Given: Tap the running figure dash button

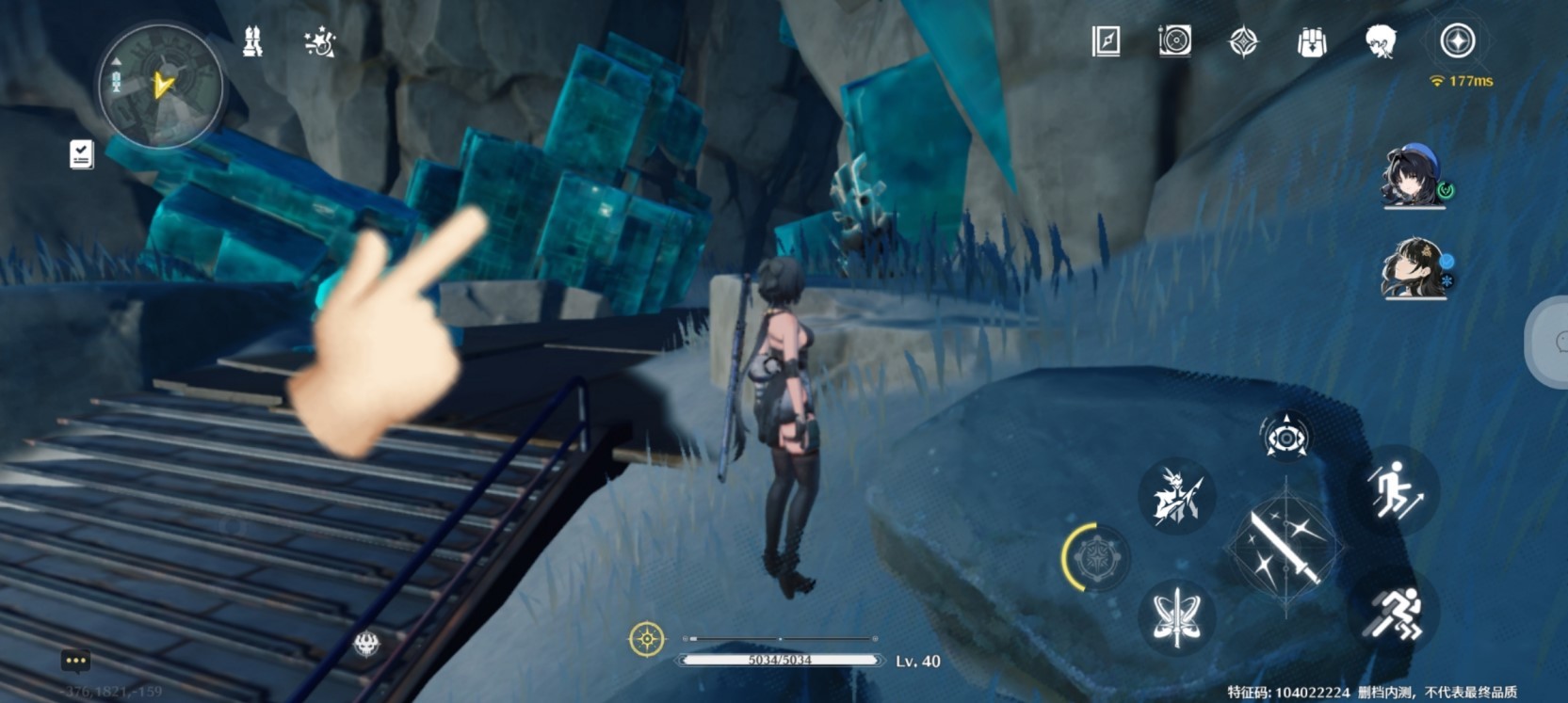Looking at the screenshot, I should 1396,615.
